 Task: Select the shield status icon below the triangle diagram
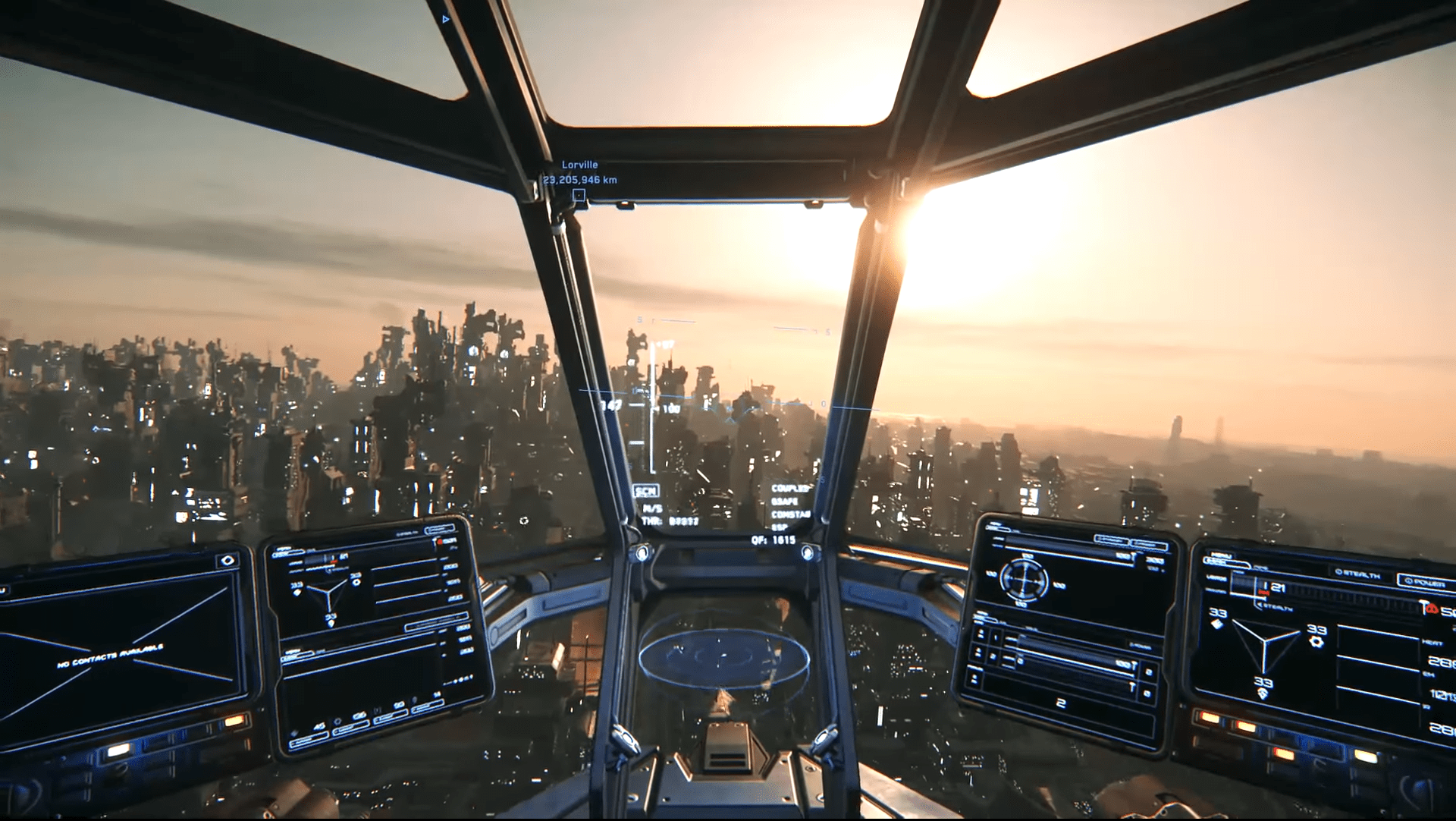(x=1263, y=695)
